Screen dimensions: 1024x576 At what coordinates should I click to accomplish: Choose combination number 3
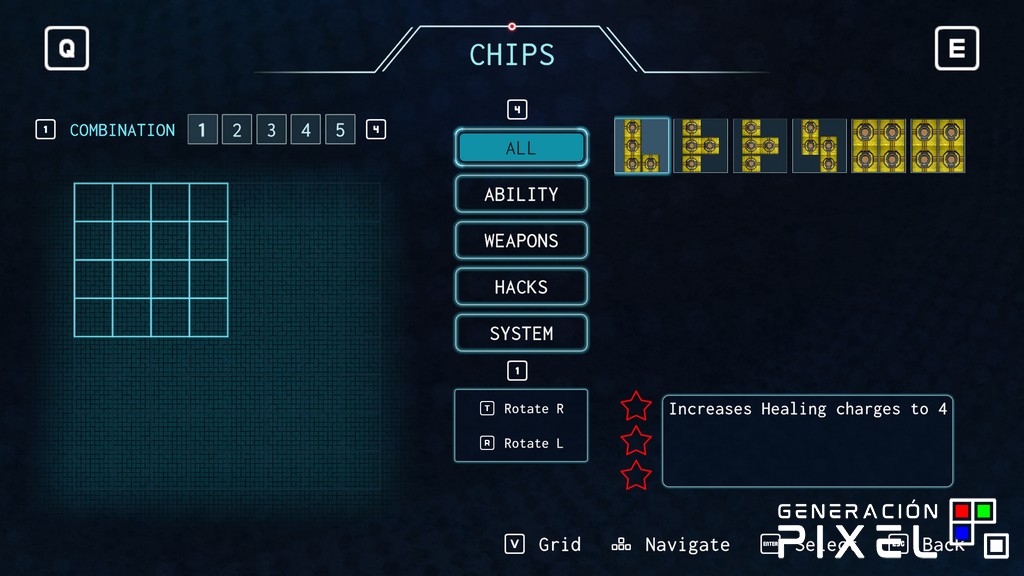point(271,130)
